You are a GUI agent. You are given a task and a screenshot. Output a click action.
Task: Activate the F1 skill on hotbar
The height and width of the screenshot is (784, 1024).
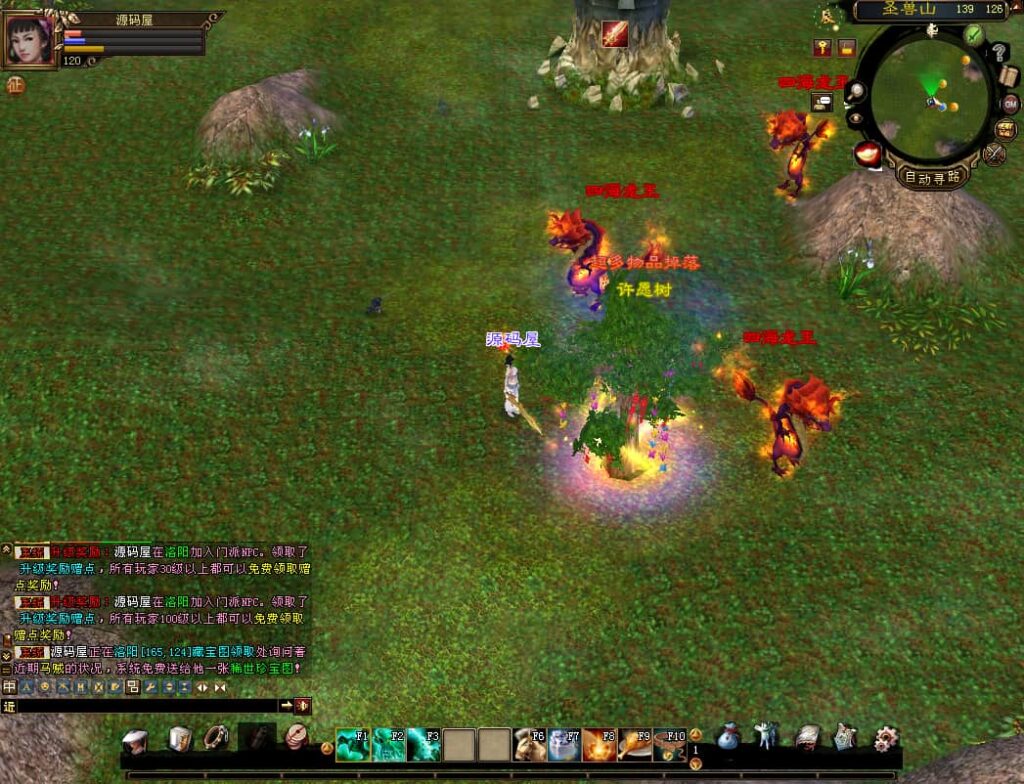coord(352,744)
